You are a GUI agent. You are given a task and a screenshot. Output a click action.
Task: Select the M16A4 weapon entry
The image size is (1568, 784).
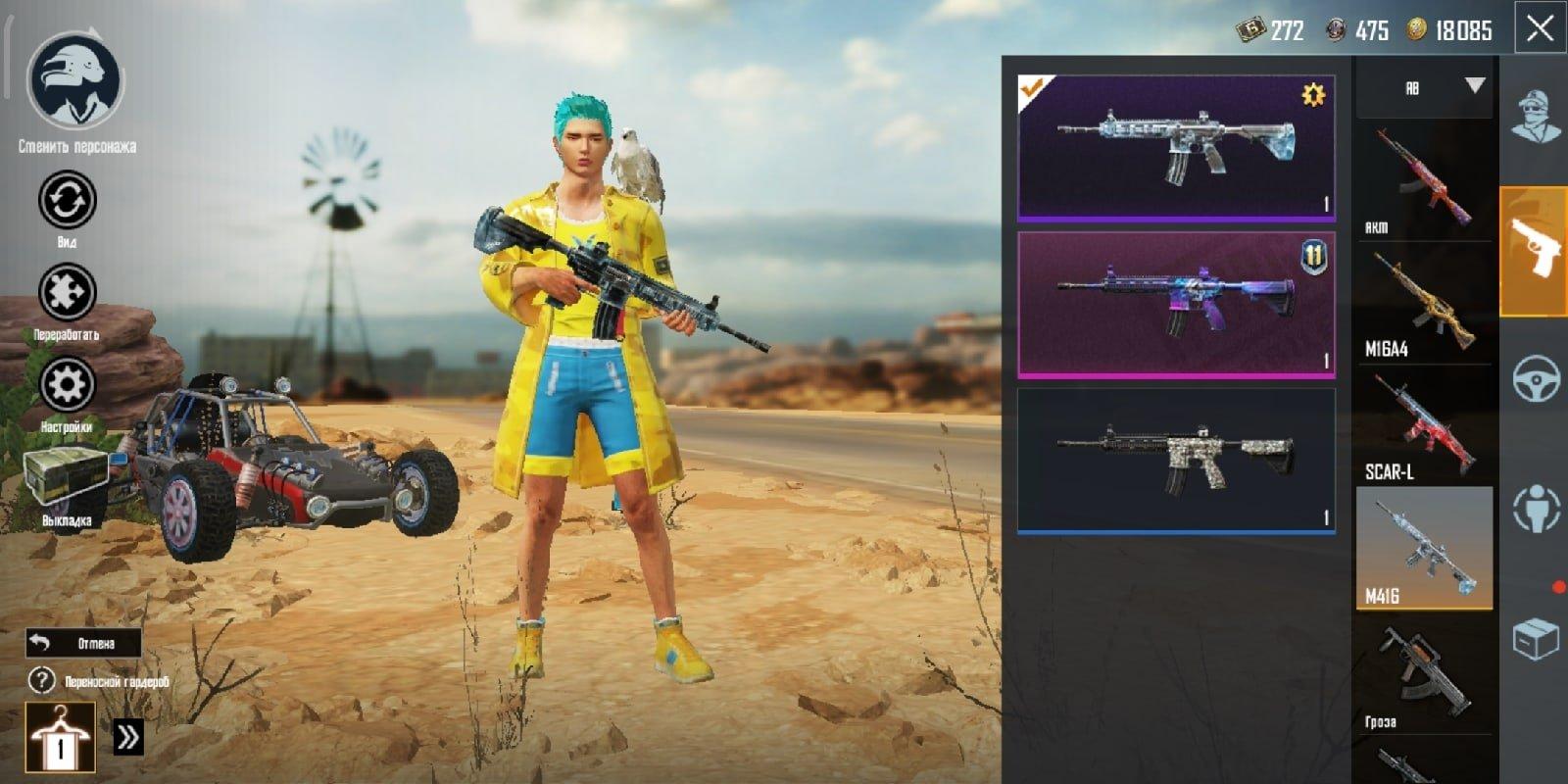click(1423, 304)
